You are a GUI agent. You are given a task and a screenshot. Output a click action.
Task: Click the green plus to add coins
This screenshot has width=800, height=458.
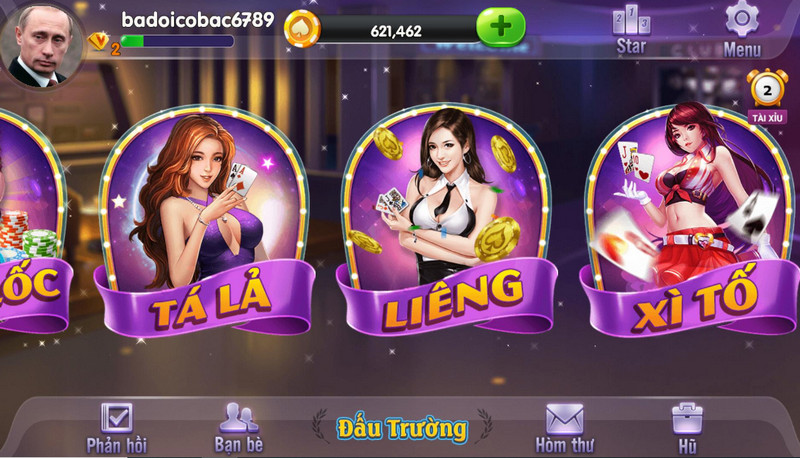[500, 28]
